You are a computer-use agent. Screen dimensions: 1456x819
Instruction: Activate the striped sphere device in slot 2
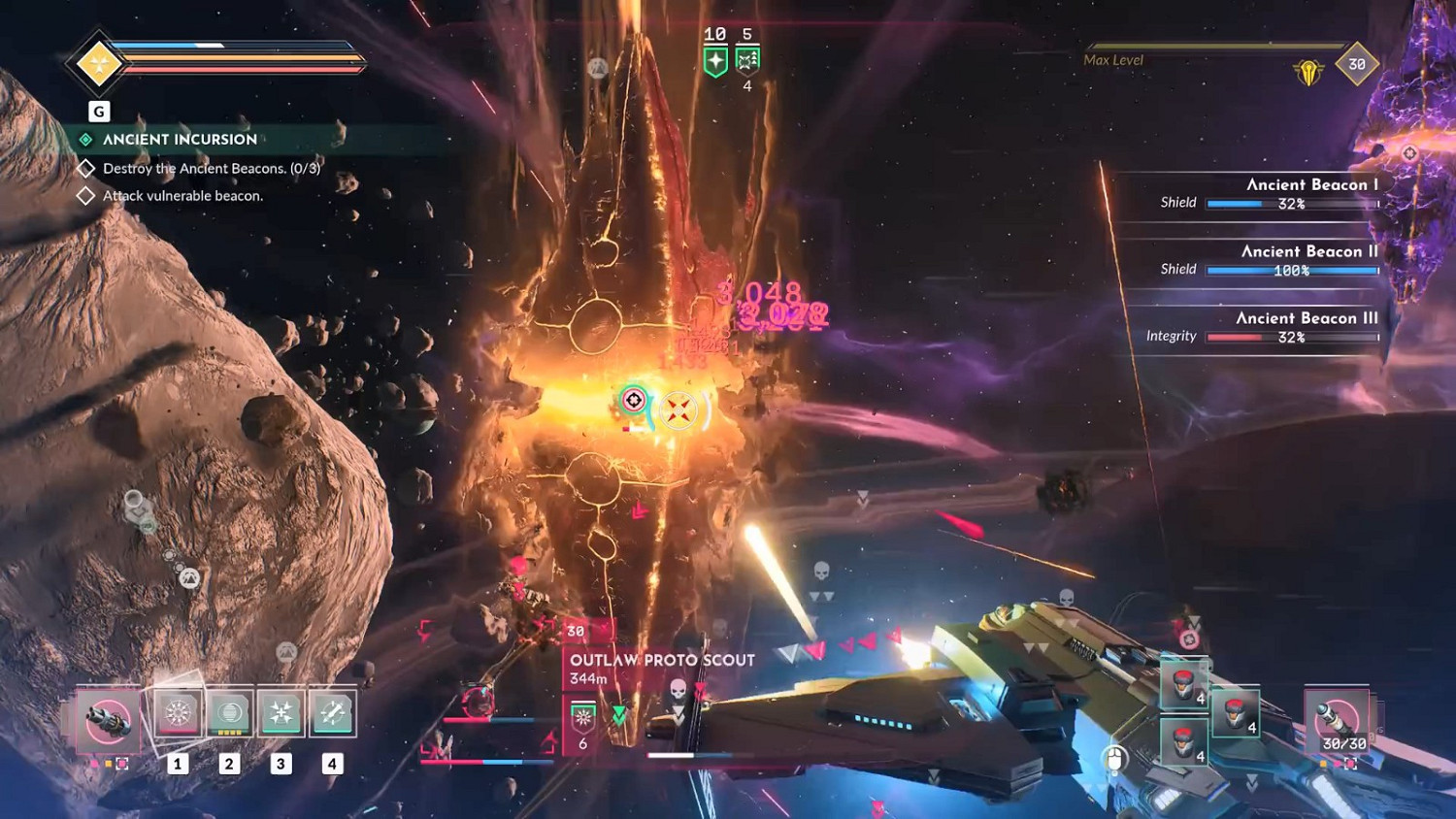(x=230, y=714)
